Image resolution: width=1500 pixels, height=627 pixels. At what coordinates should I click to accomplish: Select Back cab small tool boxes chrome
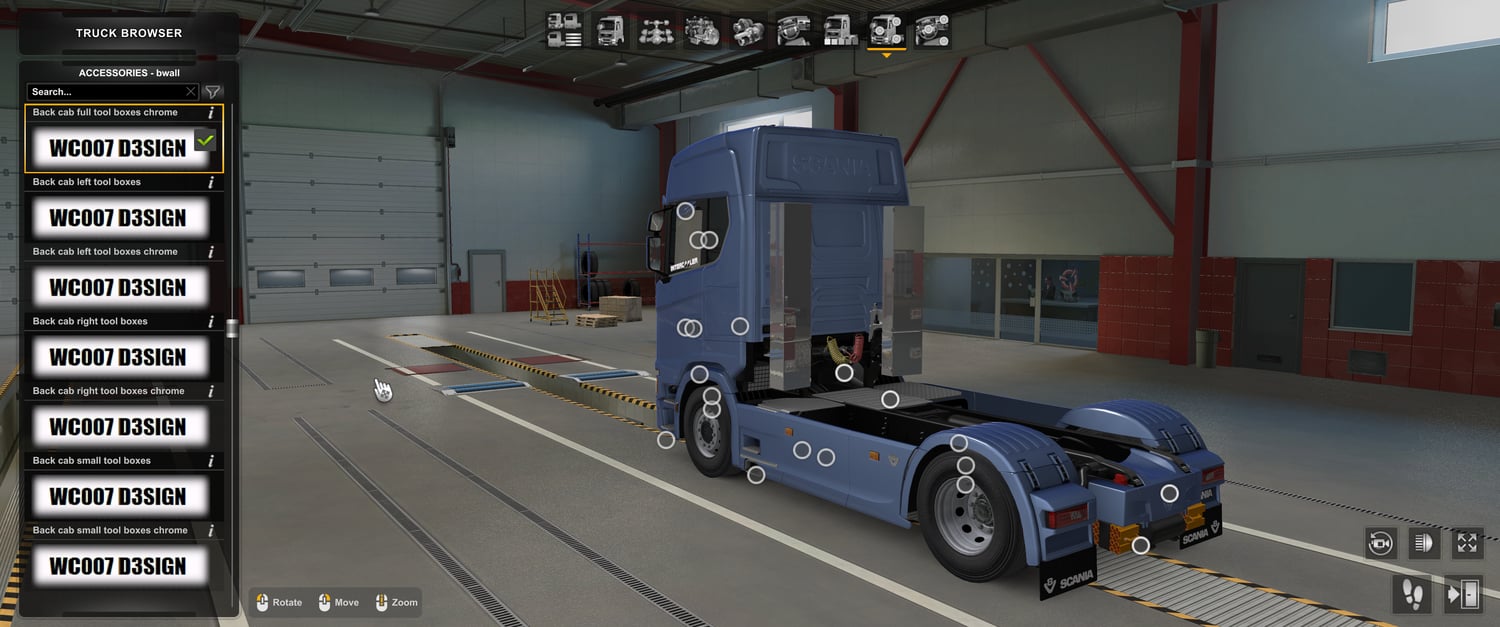(118, 566)
